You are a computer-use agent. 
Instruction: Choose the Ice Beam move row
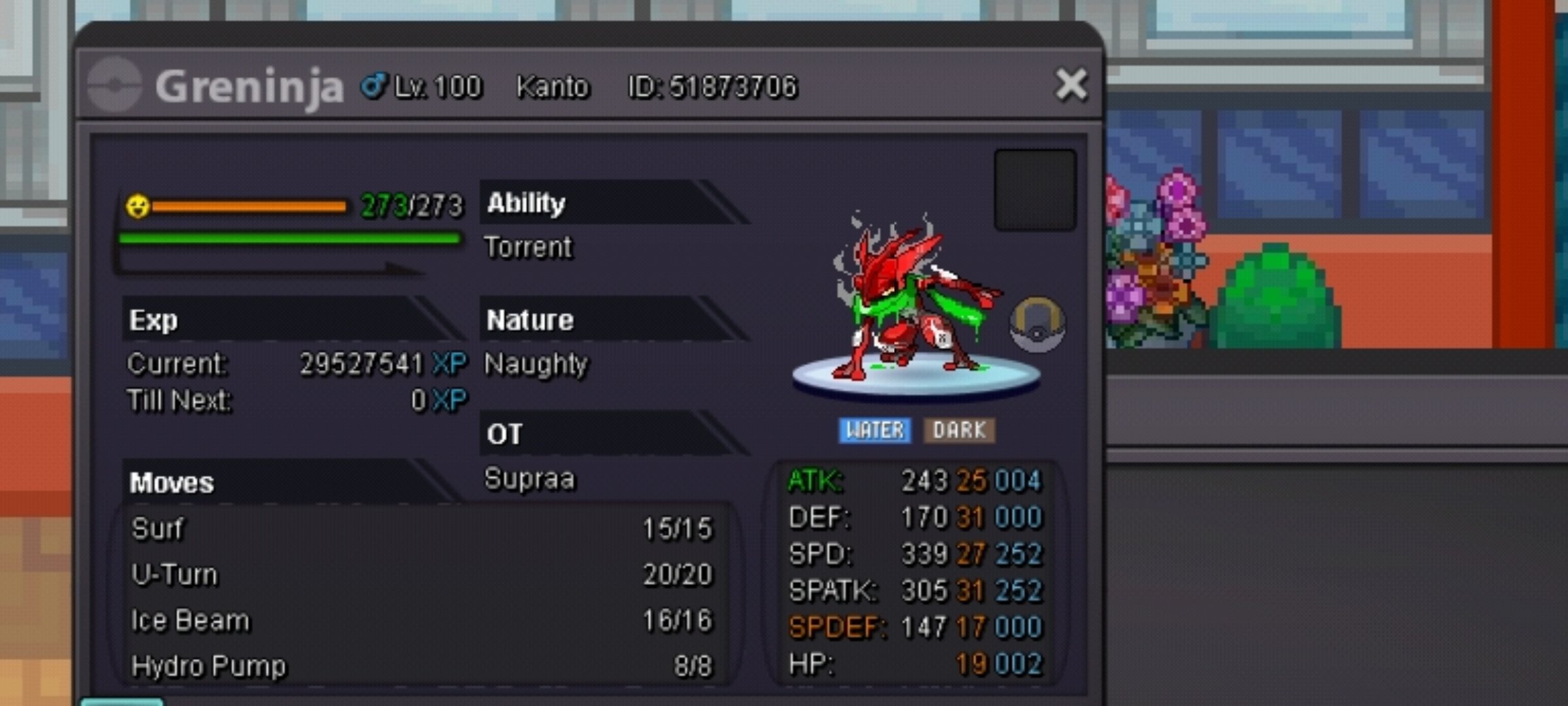click(421, 620)
